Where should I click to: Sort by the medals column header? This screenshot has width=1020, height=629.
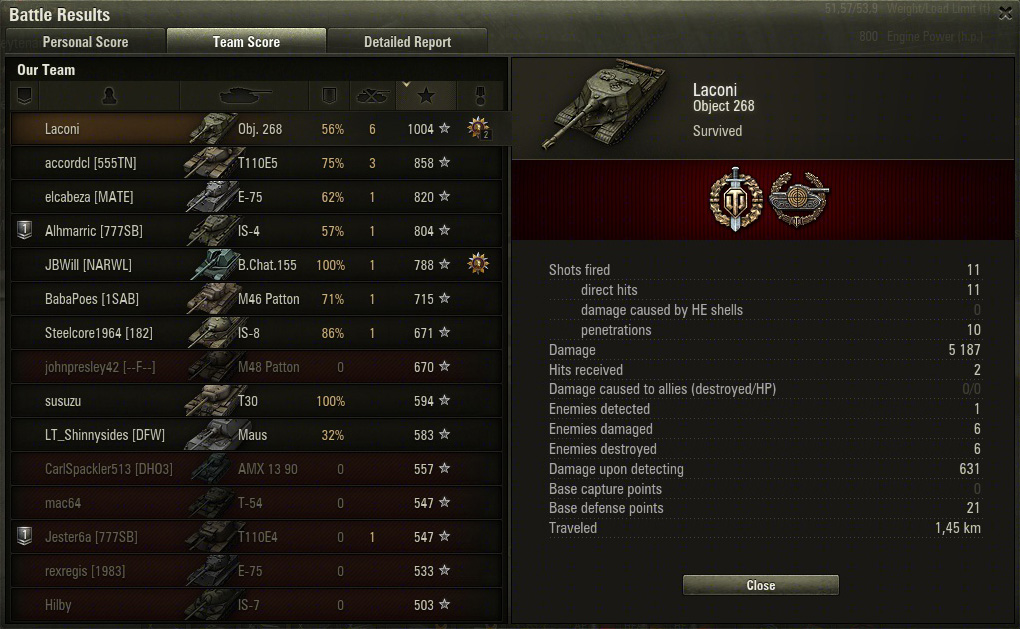478,96
